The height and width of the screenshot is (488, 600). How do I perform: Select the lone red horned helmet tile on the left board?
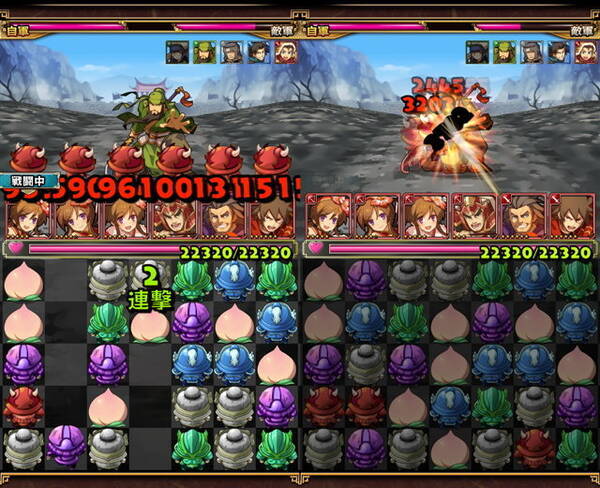pyautogui.click(x=22, y=403)
